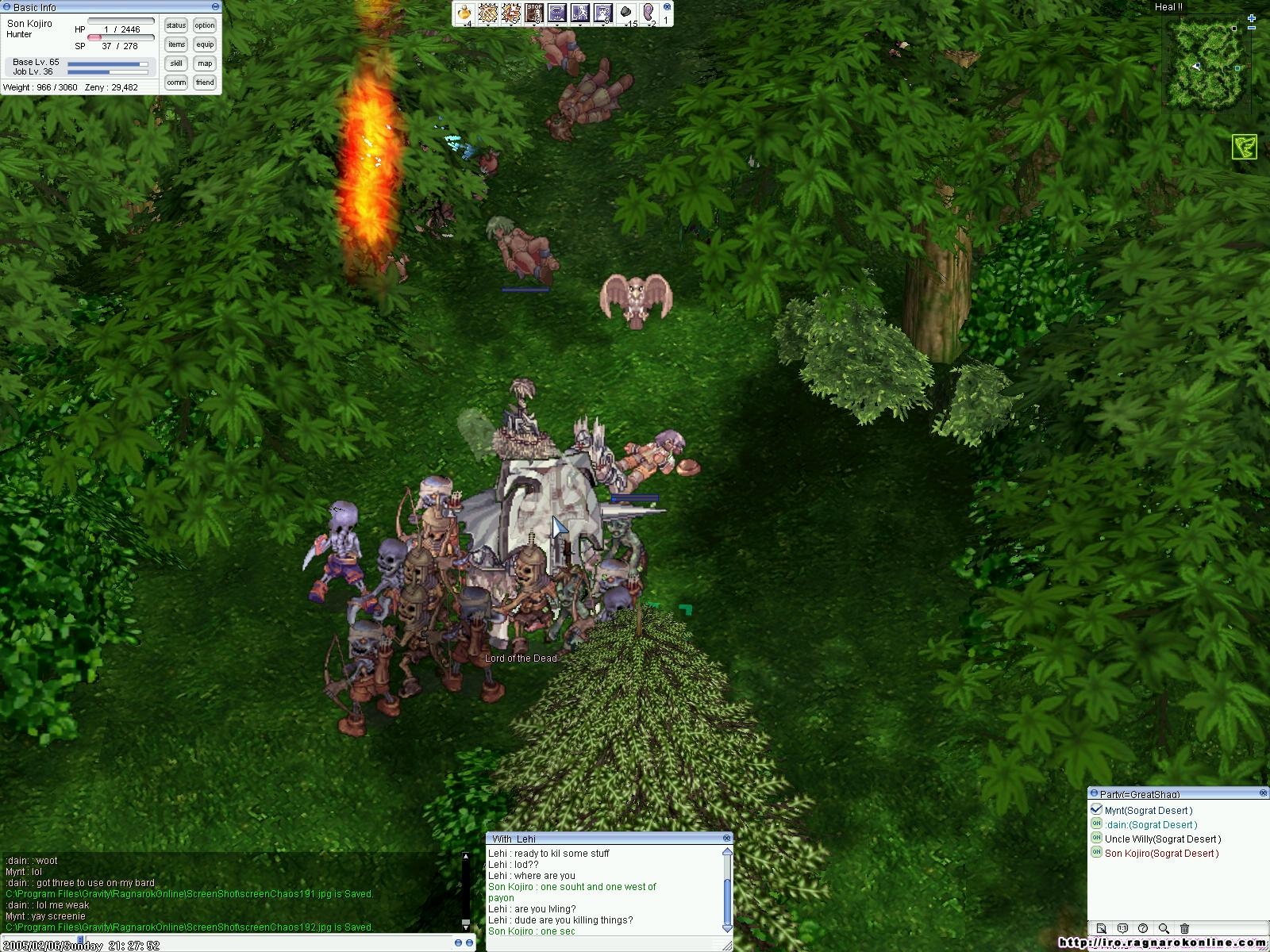Open the skill list
Viewport: 1270px width, 952px height.
pos(176,63)
